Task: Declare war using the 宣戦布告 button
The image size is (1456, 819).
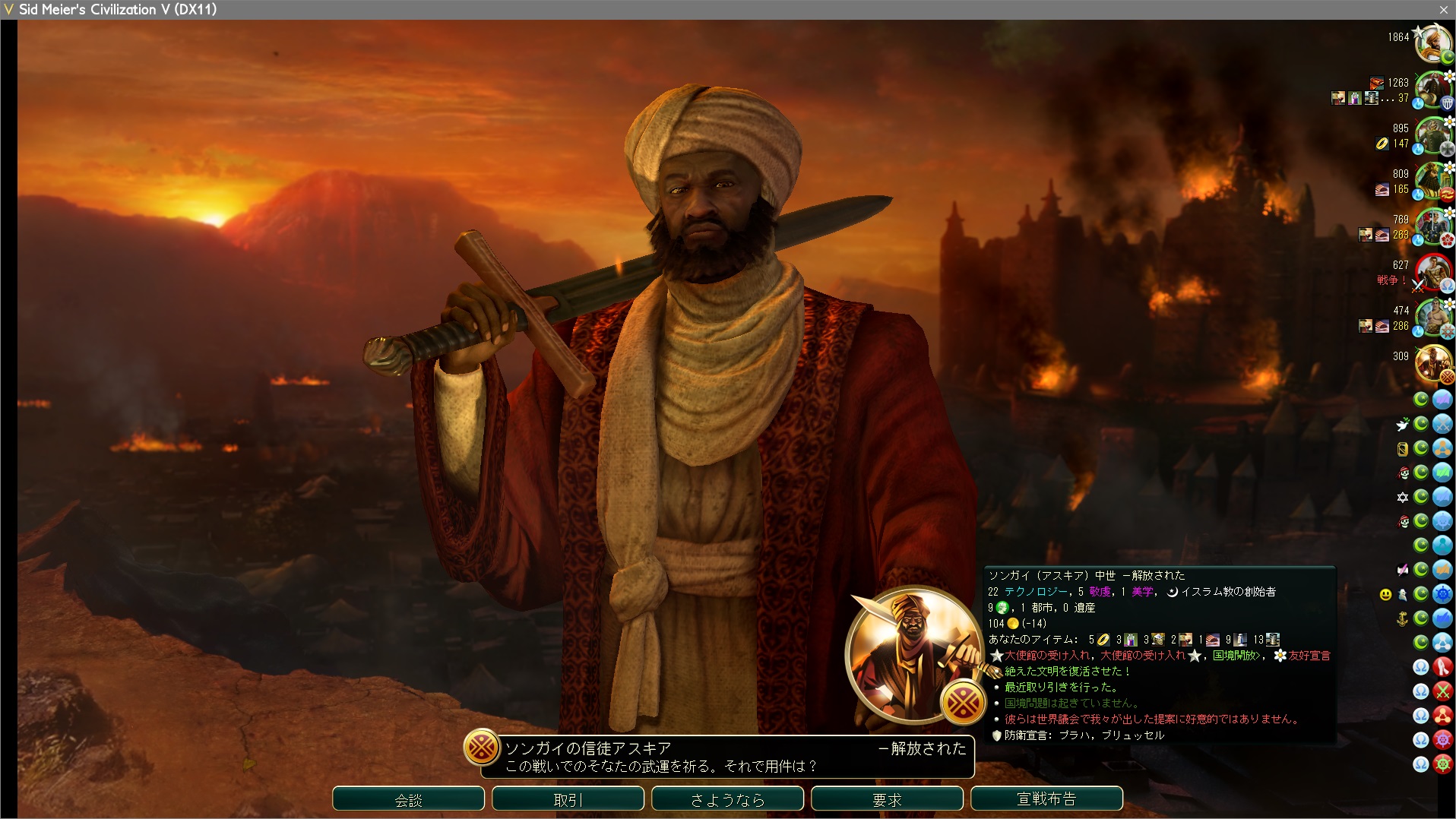Action: click(1046, 799)
